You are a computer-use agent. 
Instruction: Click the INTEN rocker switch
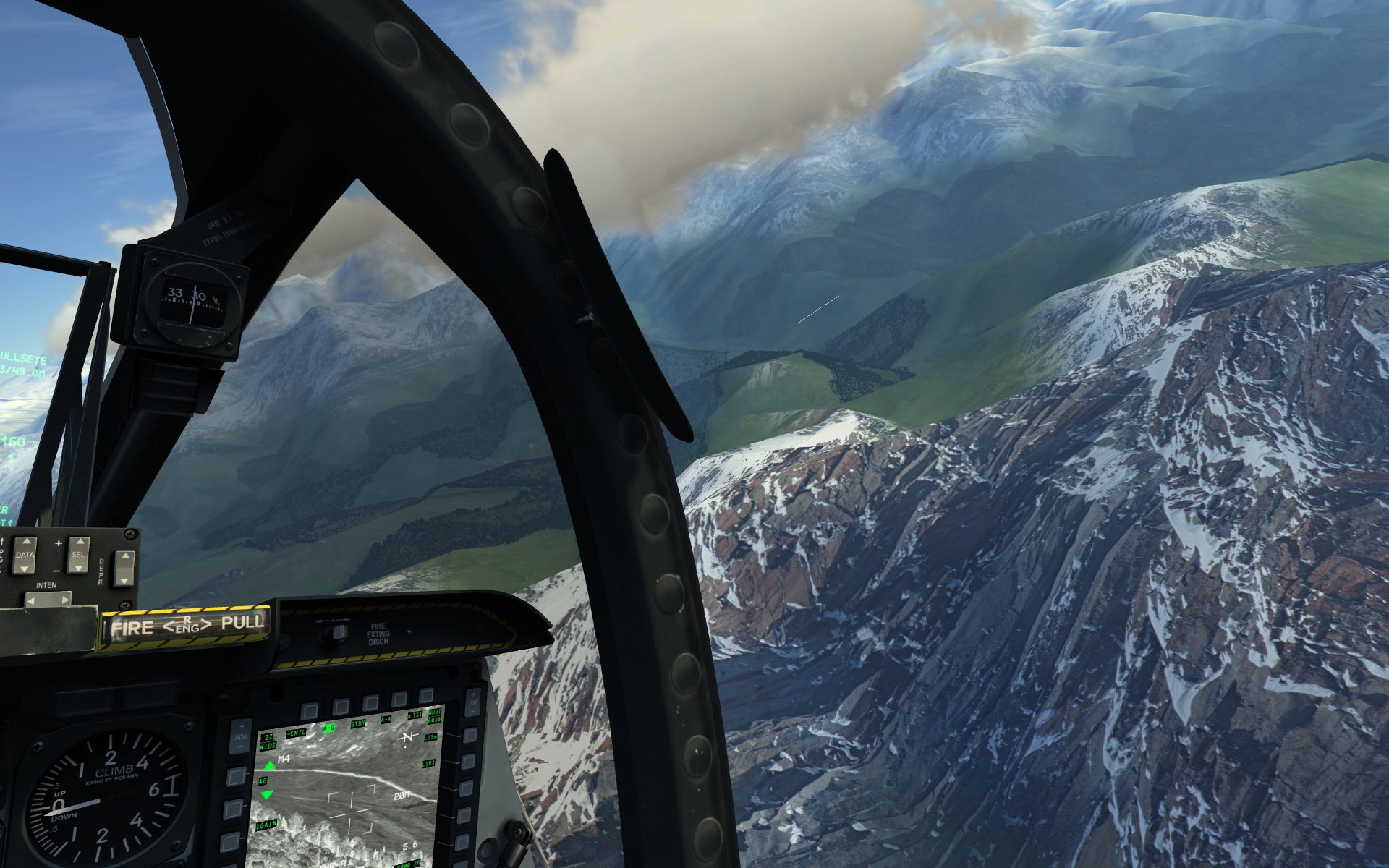(48, 600)
